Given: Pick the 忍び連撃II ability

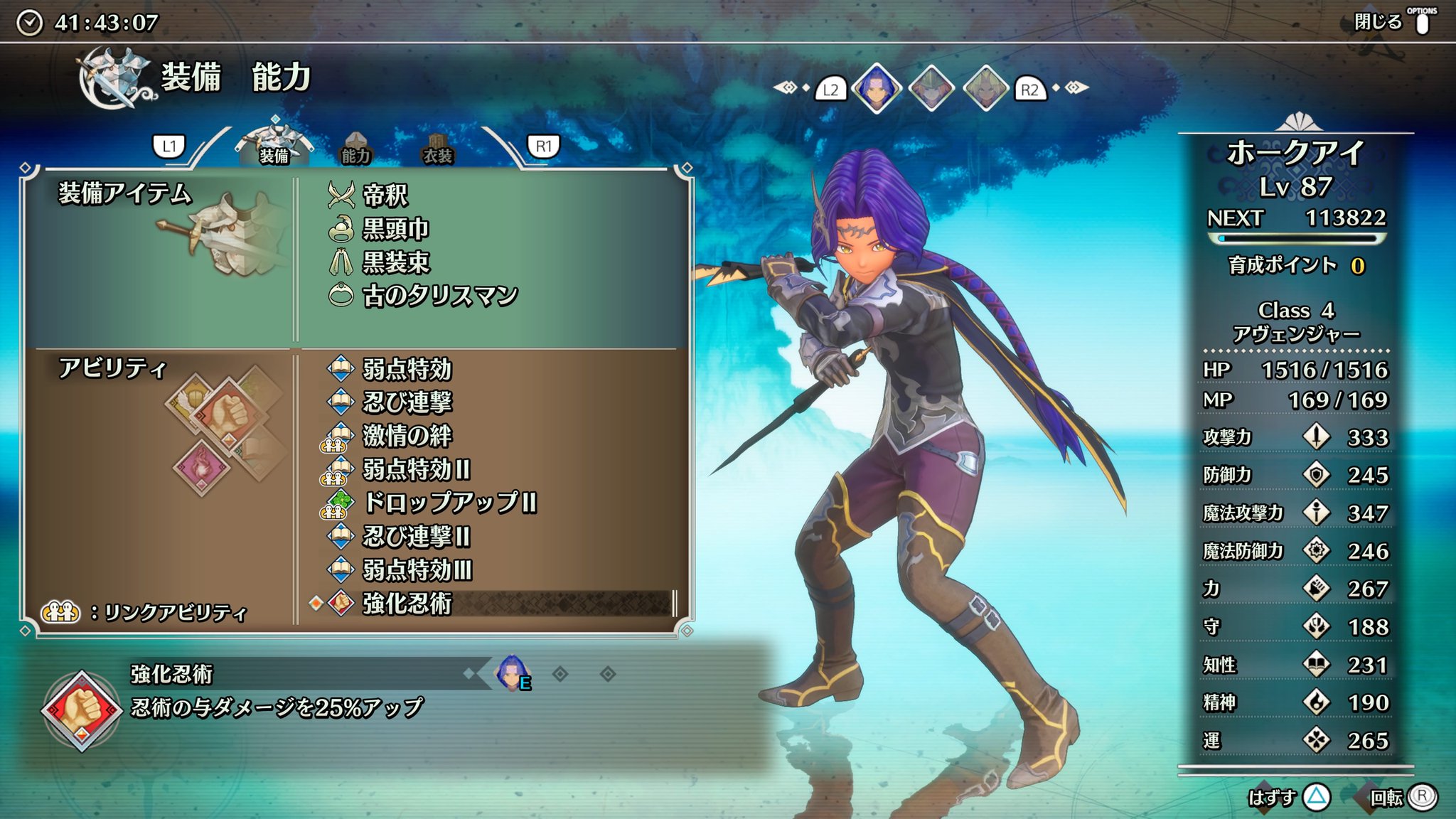Looking at the screenshot, I should click(x=416, y=536).
